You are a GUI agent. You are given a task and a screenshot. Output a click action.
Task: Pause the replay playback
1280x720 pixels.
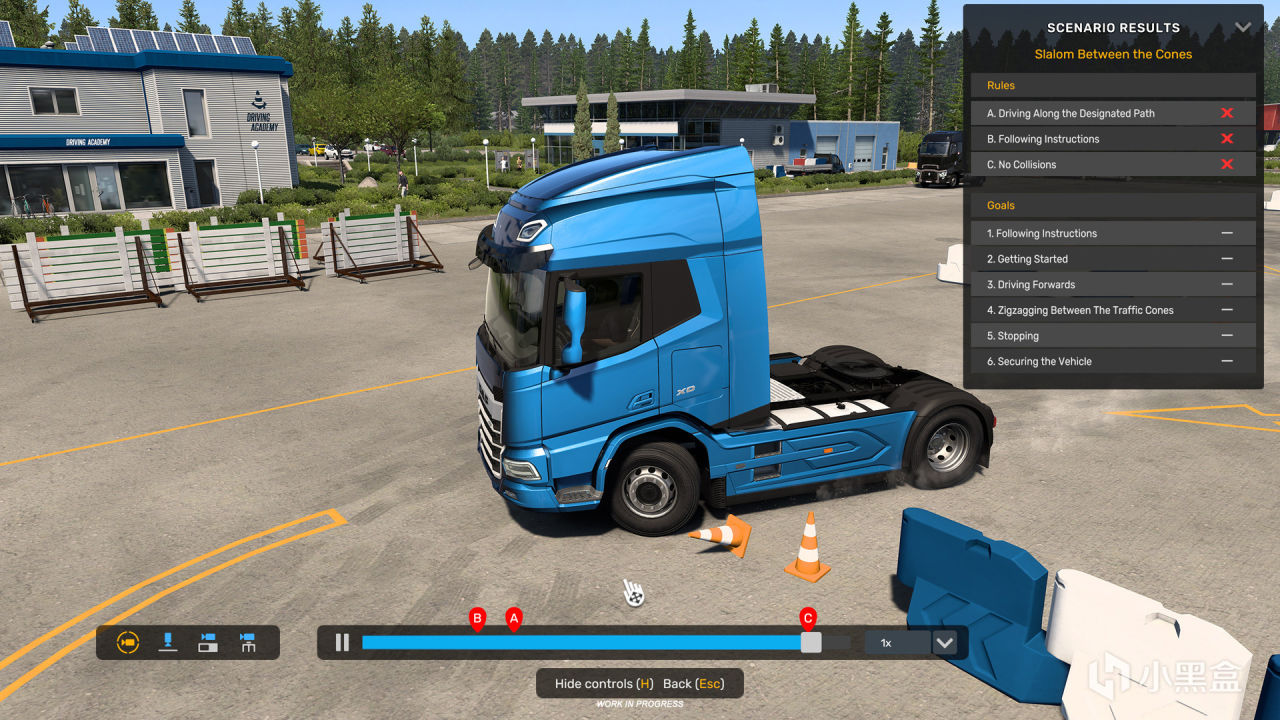pos(342,643)
